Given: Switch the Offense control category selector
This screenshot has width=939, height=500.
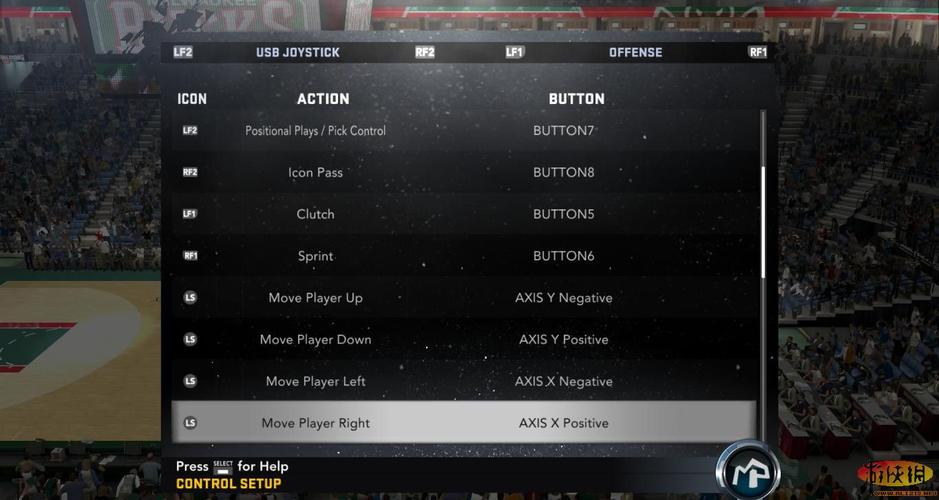Looking at the screenshot, I should [635, 52].
